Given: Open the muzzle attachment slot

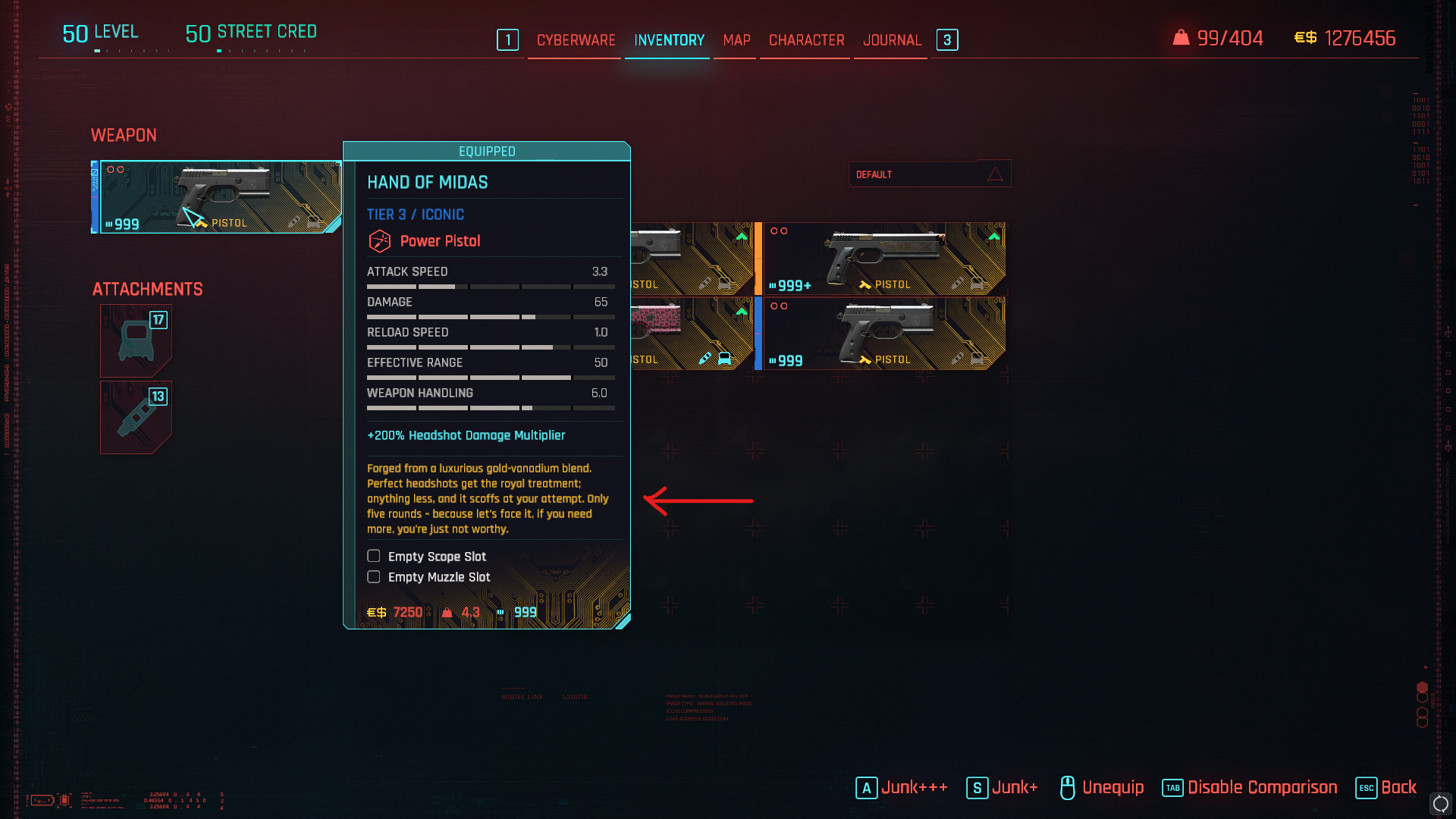Looking at the screenshot, I should pos(136,417).
